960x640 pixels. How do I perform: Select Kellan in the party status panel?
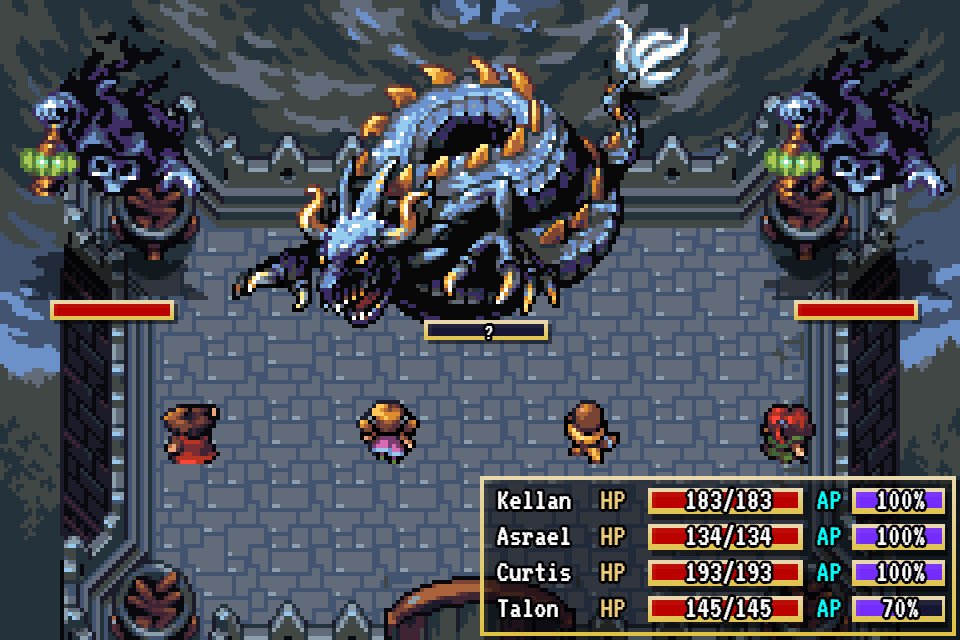click(534, 501)
